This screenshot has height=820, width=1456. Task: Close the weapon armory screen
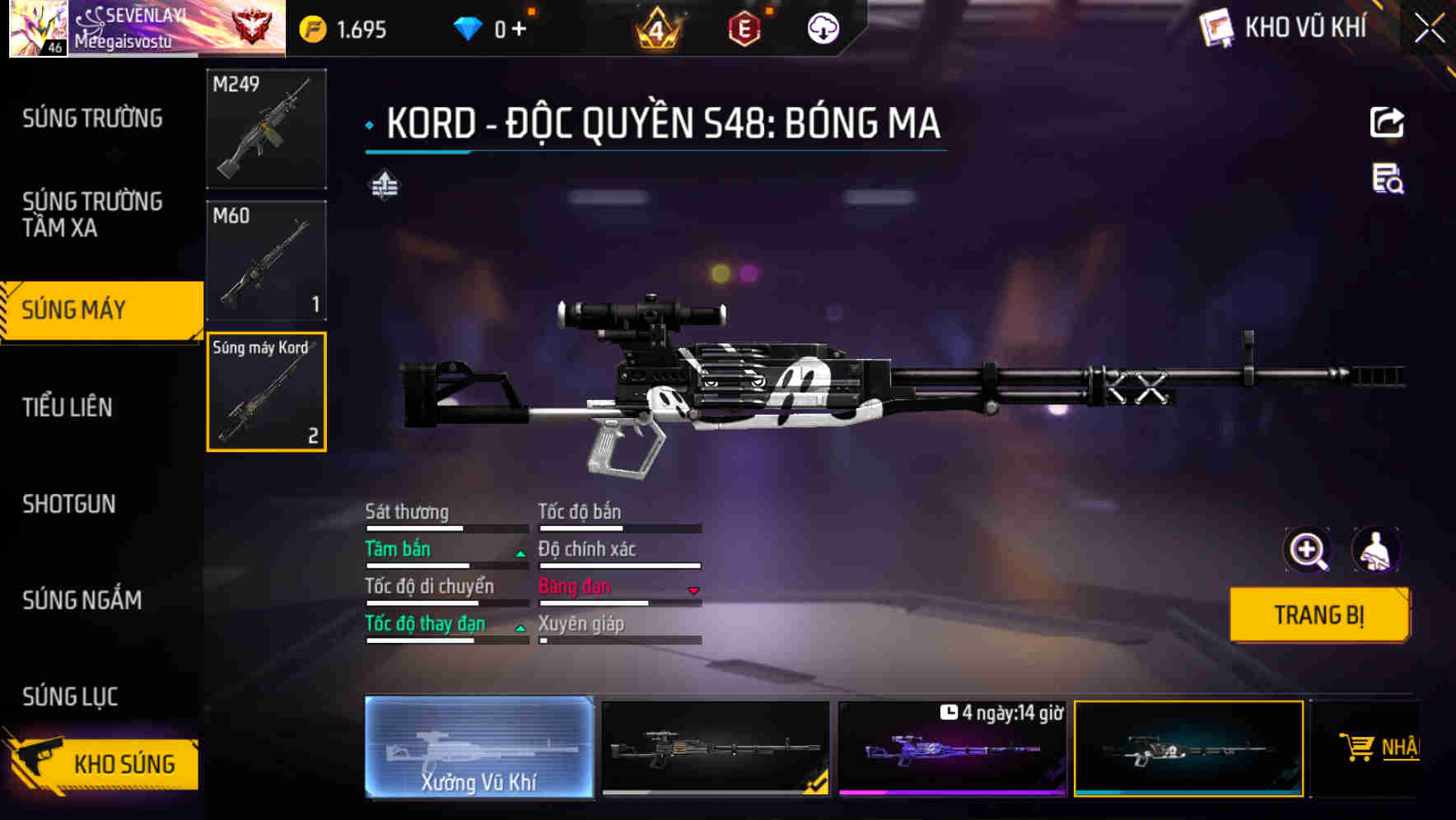[x=1429, y=29]
